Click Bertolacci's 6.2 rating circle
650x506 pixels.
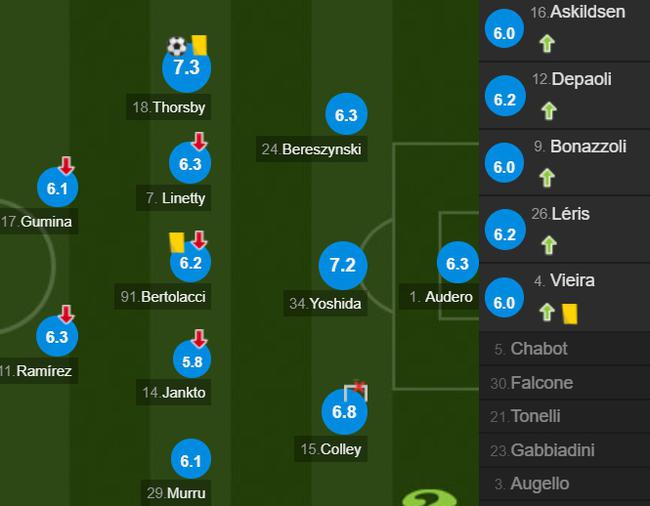190,263
